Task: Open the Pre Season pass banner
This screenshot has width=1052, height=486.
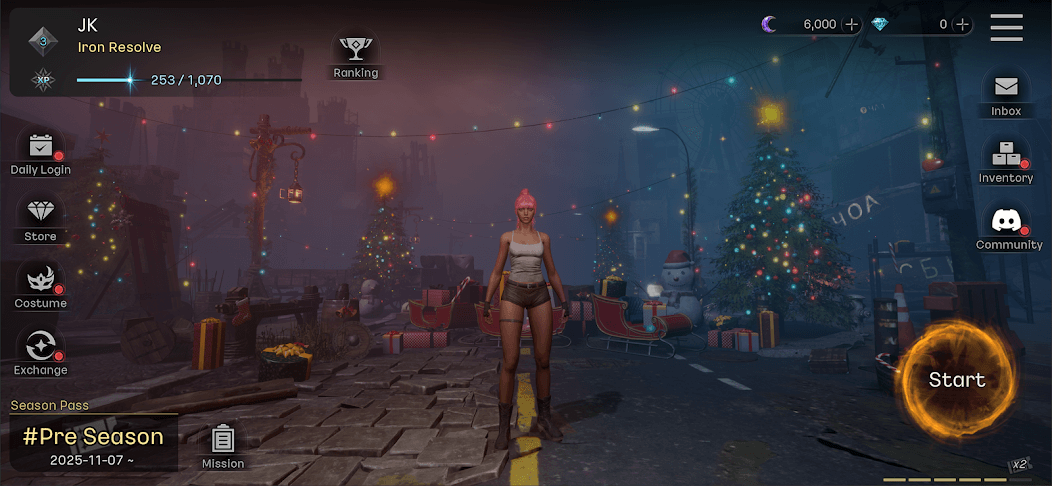Action: (x=93, y=442)
